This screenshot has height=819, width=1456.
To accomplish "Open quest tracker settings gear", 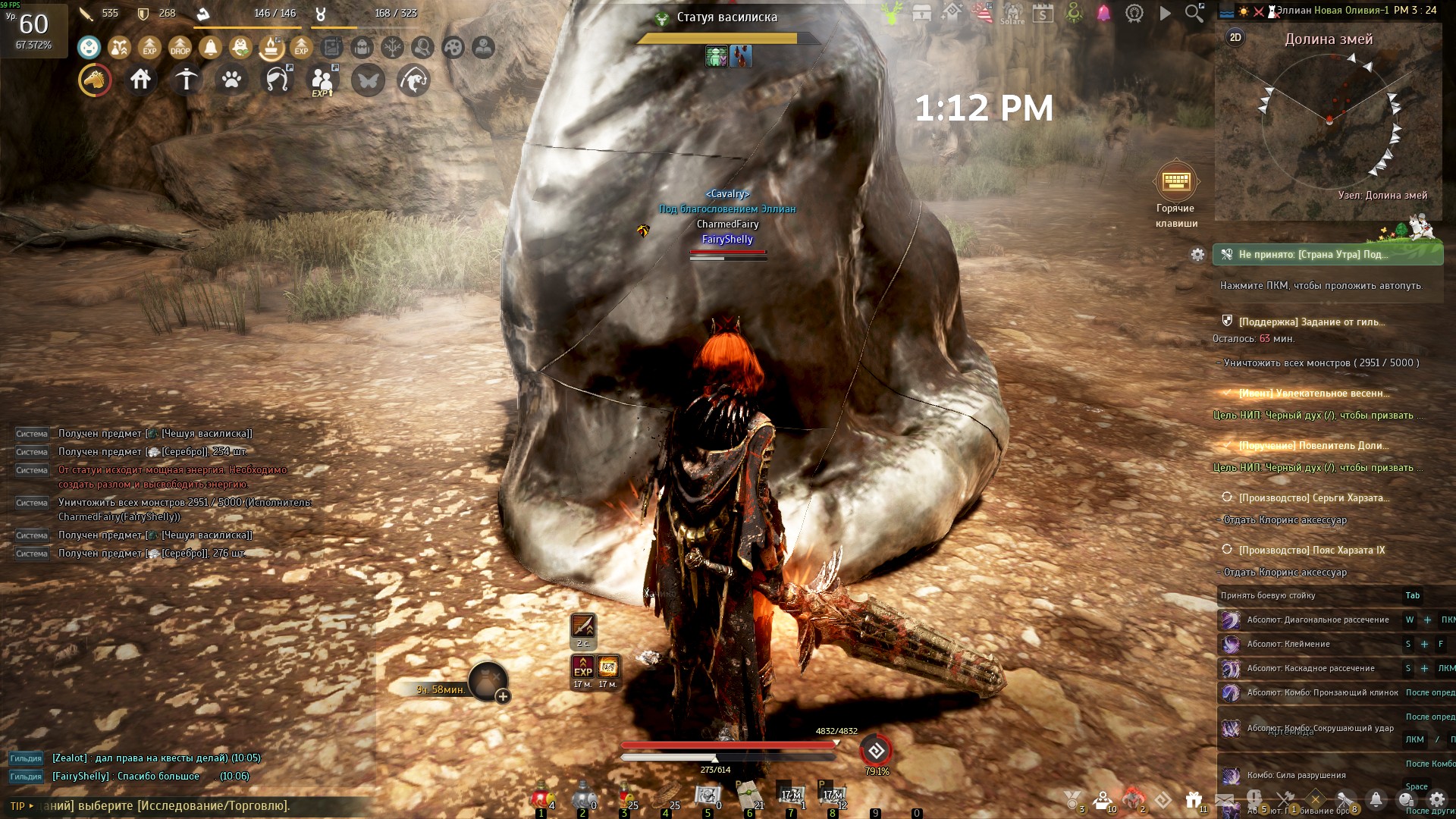I will click(1197, 255).
